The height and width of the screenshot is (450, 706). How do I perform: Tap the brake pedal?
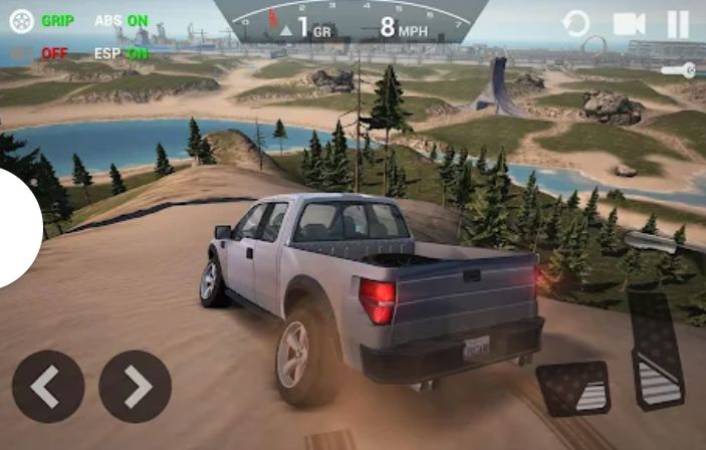tap(574, 388)
